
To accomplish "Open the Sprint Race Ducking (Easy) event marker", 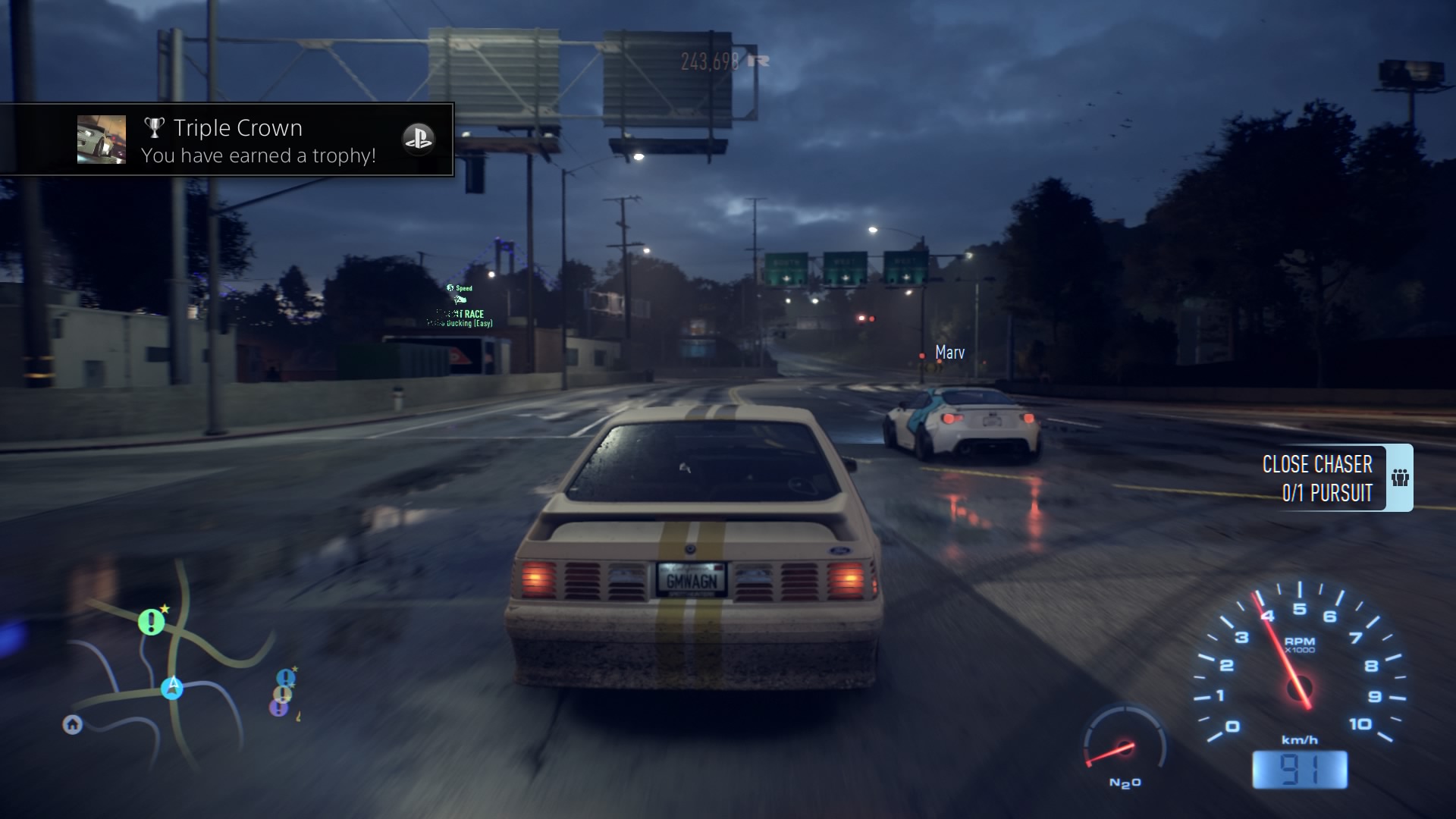I will (461, 318).
